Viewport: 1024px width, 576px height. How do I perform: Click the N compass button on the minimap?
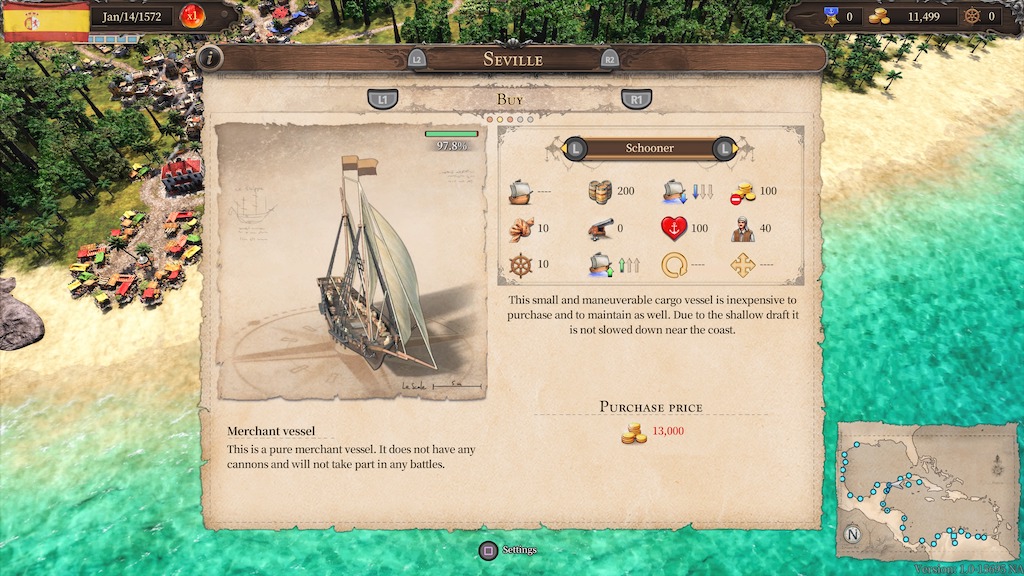click(853, 533)
